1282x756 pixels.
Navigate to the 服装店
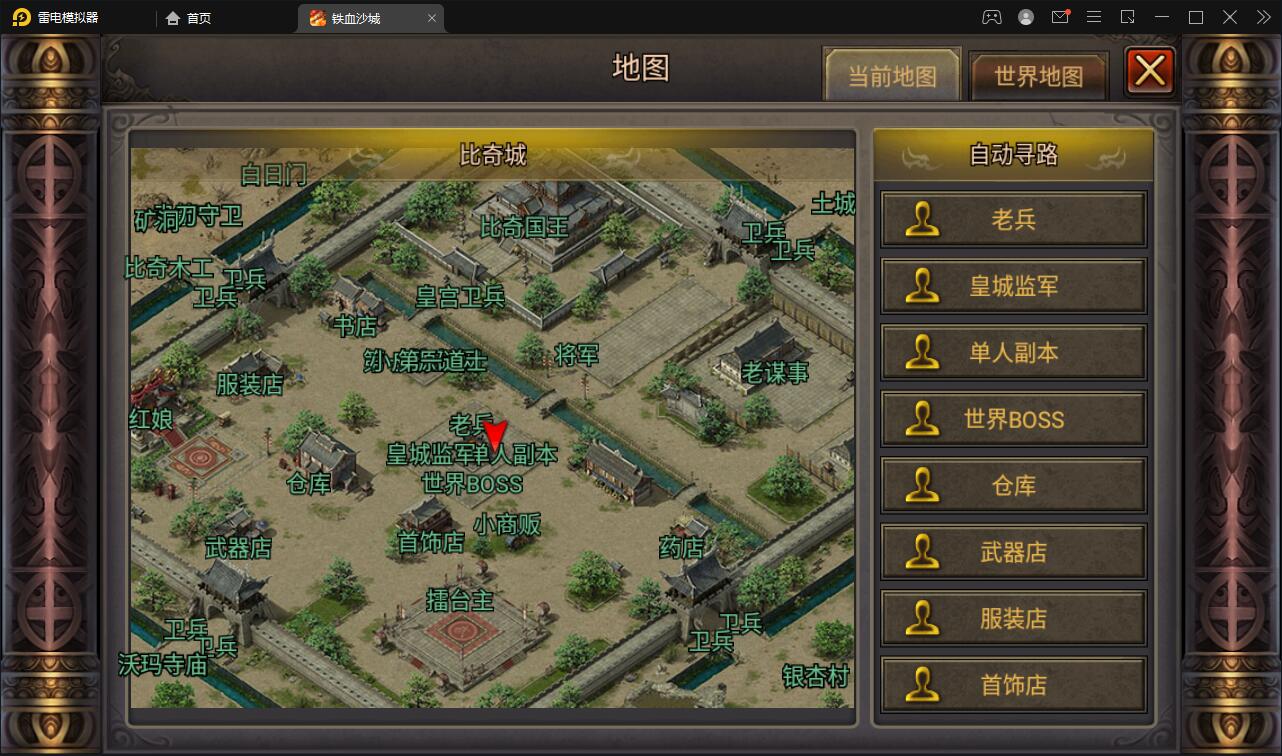tap(1013, 618)
